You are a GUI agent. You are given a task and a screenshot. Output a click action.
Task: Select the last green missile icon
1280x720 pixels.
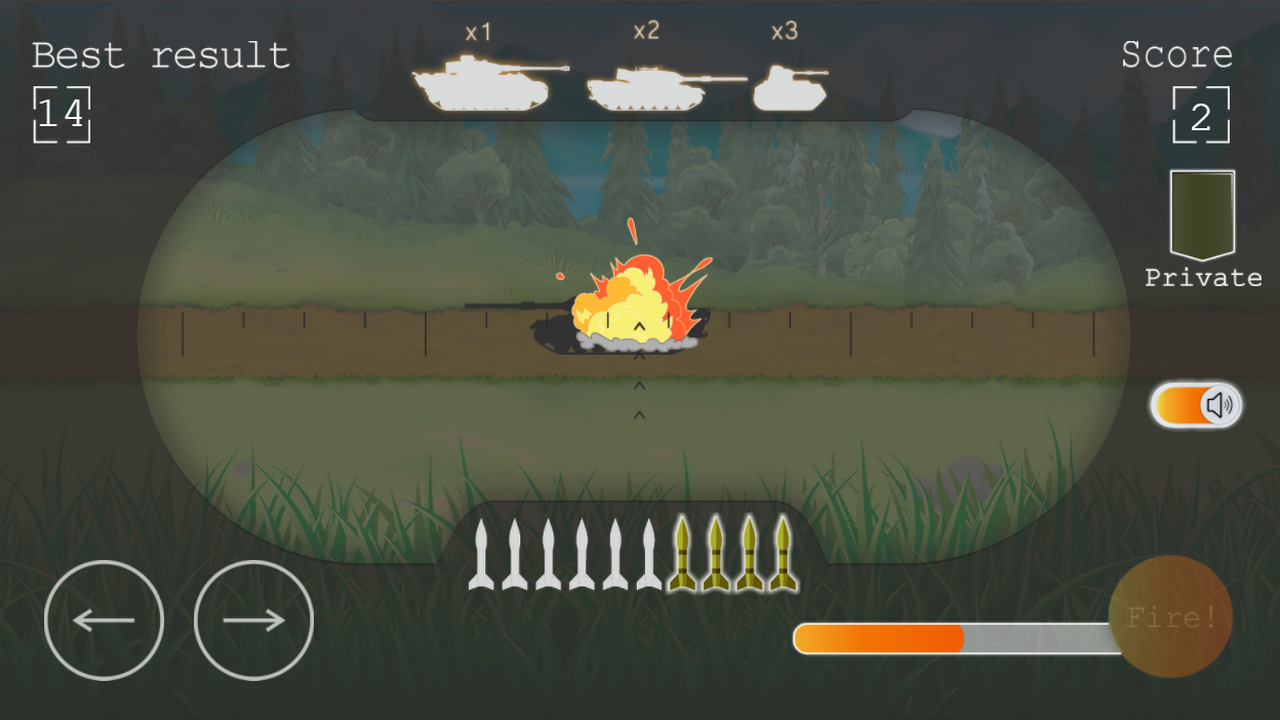[x=781, y=555]
